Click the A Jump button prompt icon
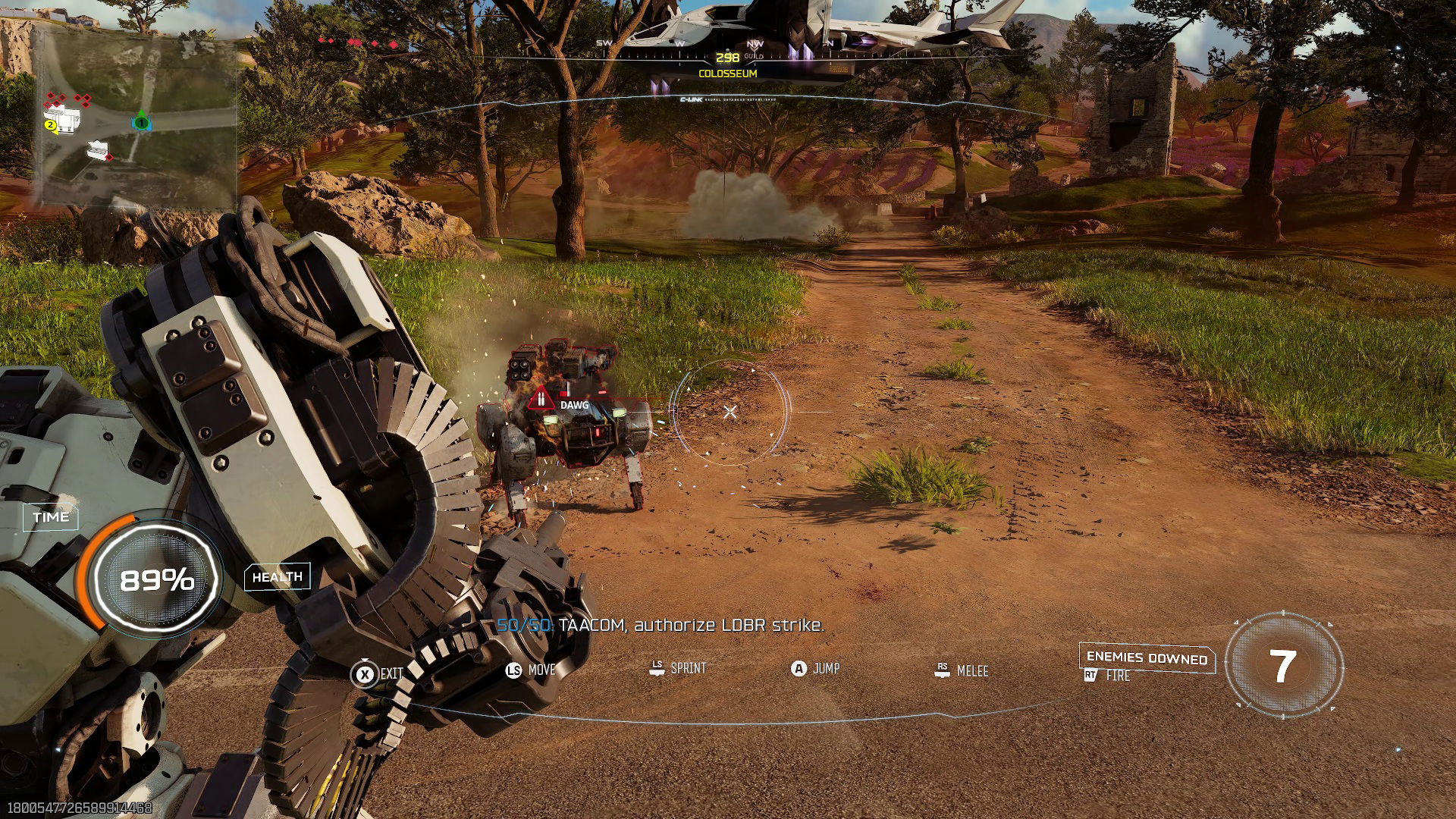The height and width of the screenshot is (819, 1456). click(x=799, y=670)
